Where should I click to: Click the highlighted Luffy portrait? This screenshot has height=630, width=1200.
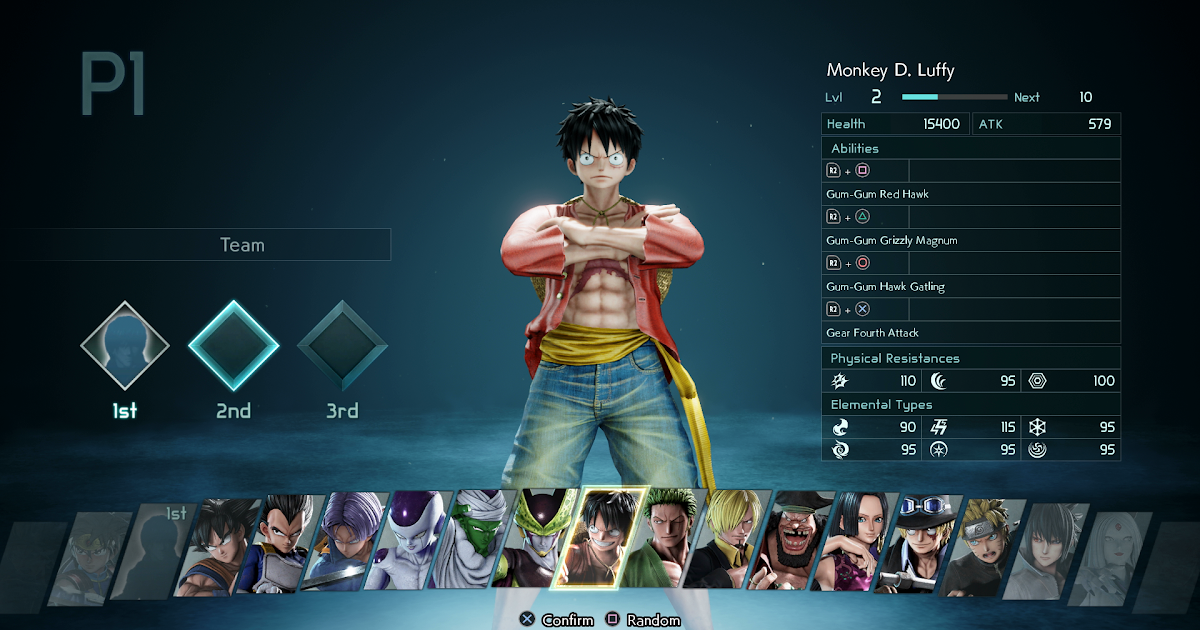[603, 540]
